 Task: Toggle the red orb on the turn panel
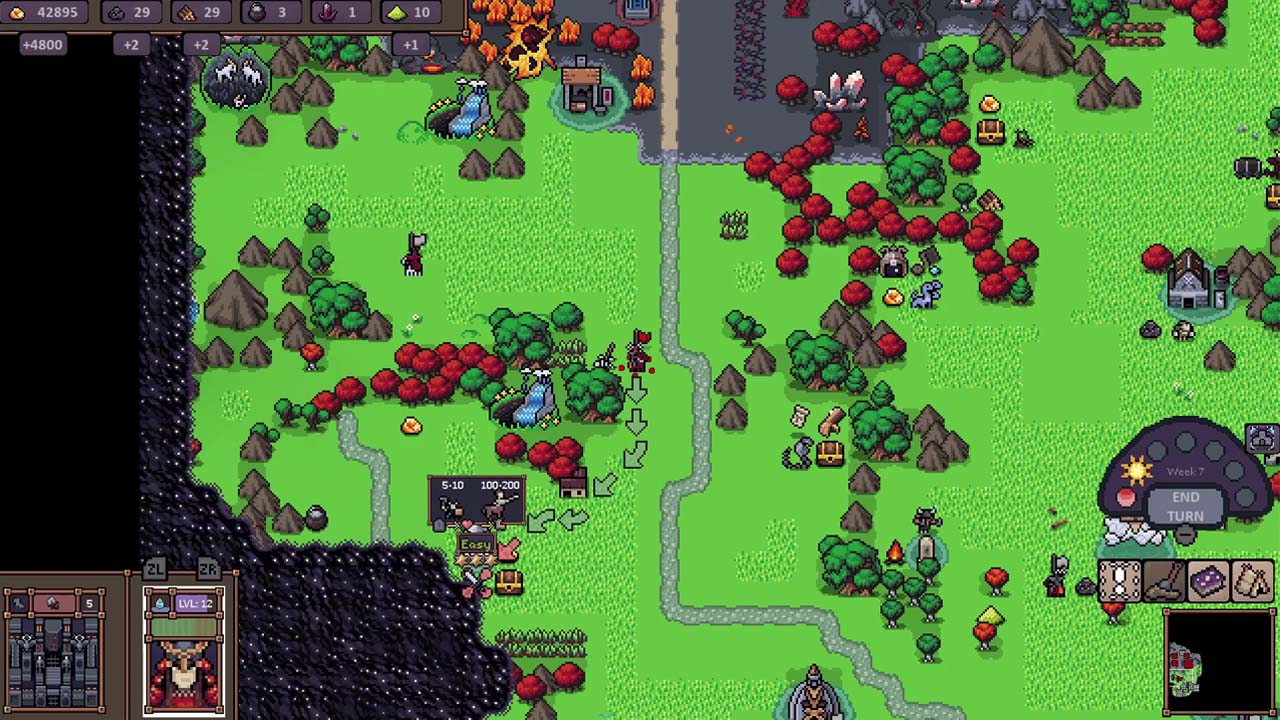(x=1126, y=498)
